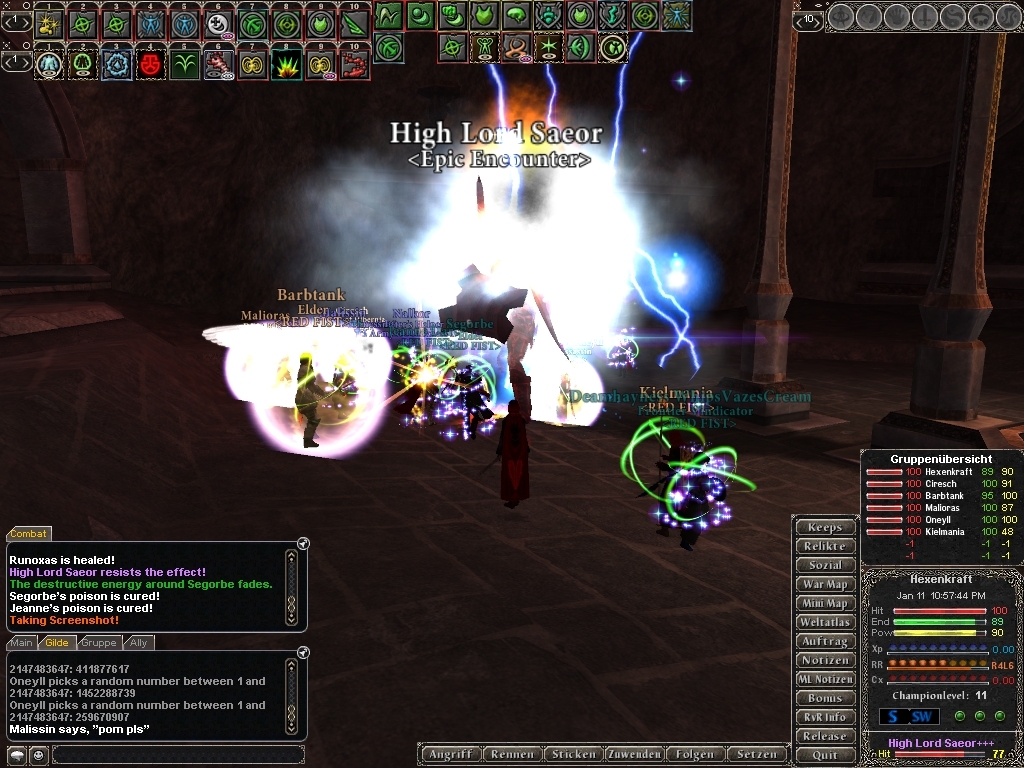Select group member Barbtank
Image resolution: width=1024 pixels, height=768 pixels.
pos(944,496)
